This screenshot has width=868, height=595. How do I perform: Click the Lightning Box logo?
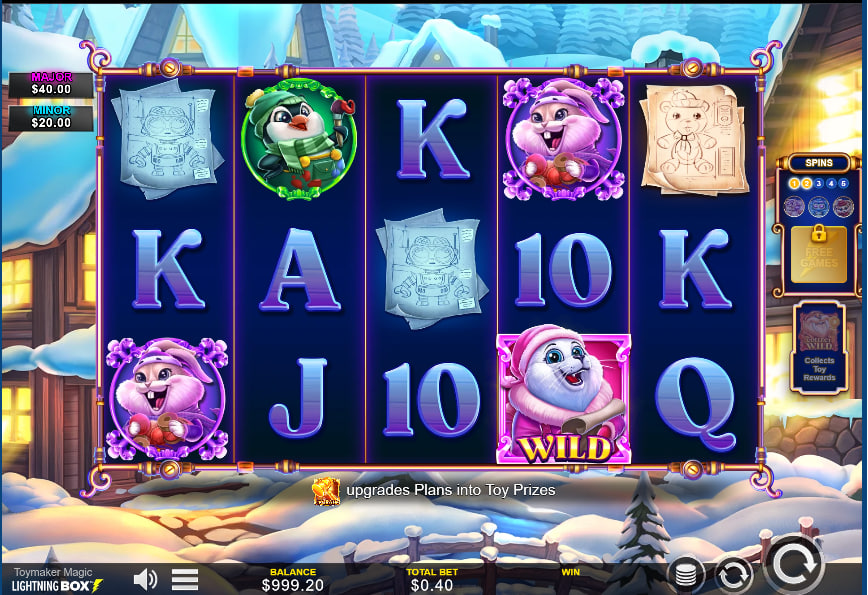coord(57,585)
